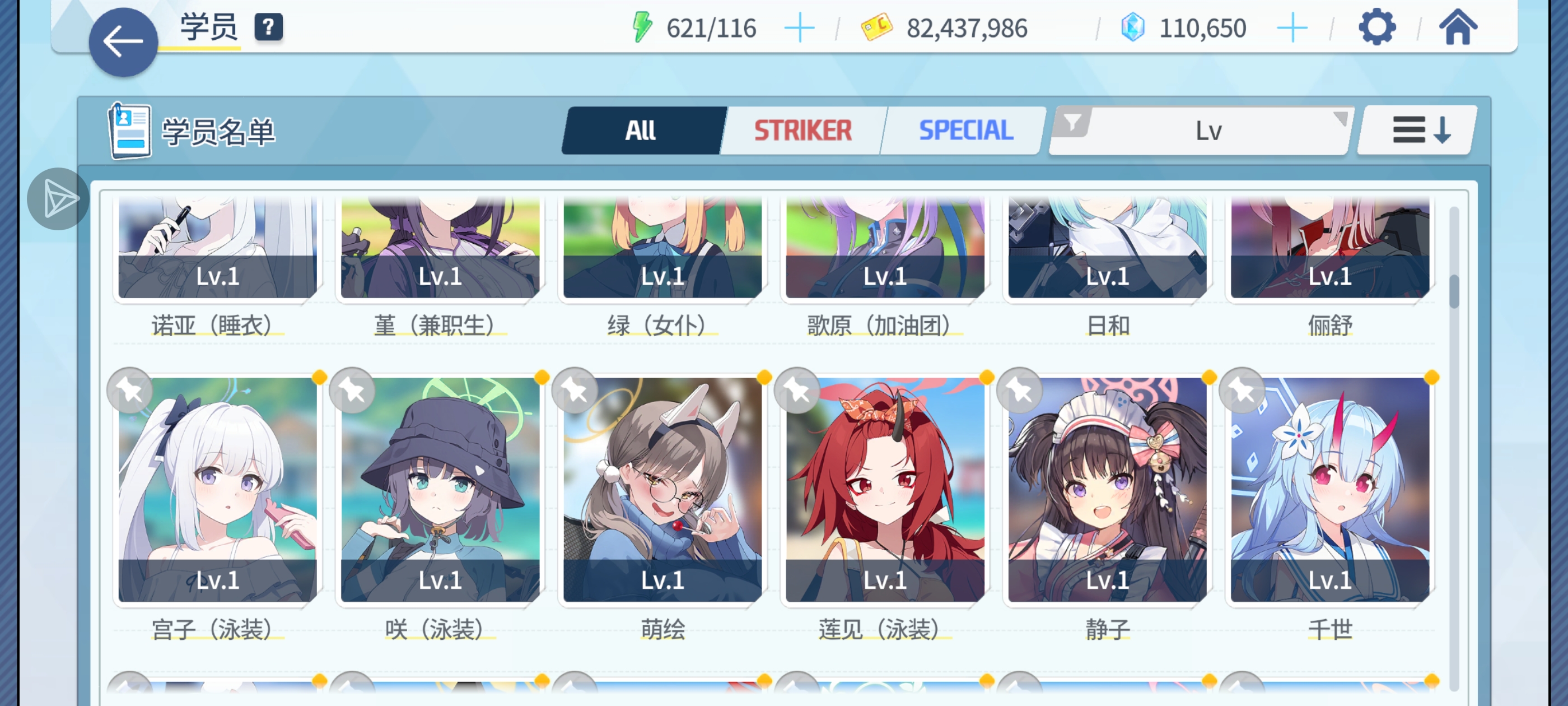Viewport: 1568px width, 706px height.
Task: Switch to the SPECIAL tab
Action: [x=965, y=130]
